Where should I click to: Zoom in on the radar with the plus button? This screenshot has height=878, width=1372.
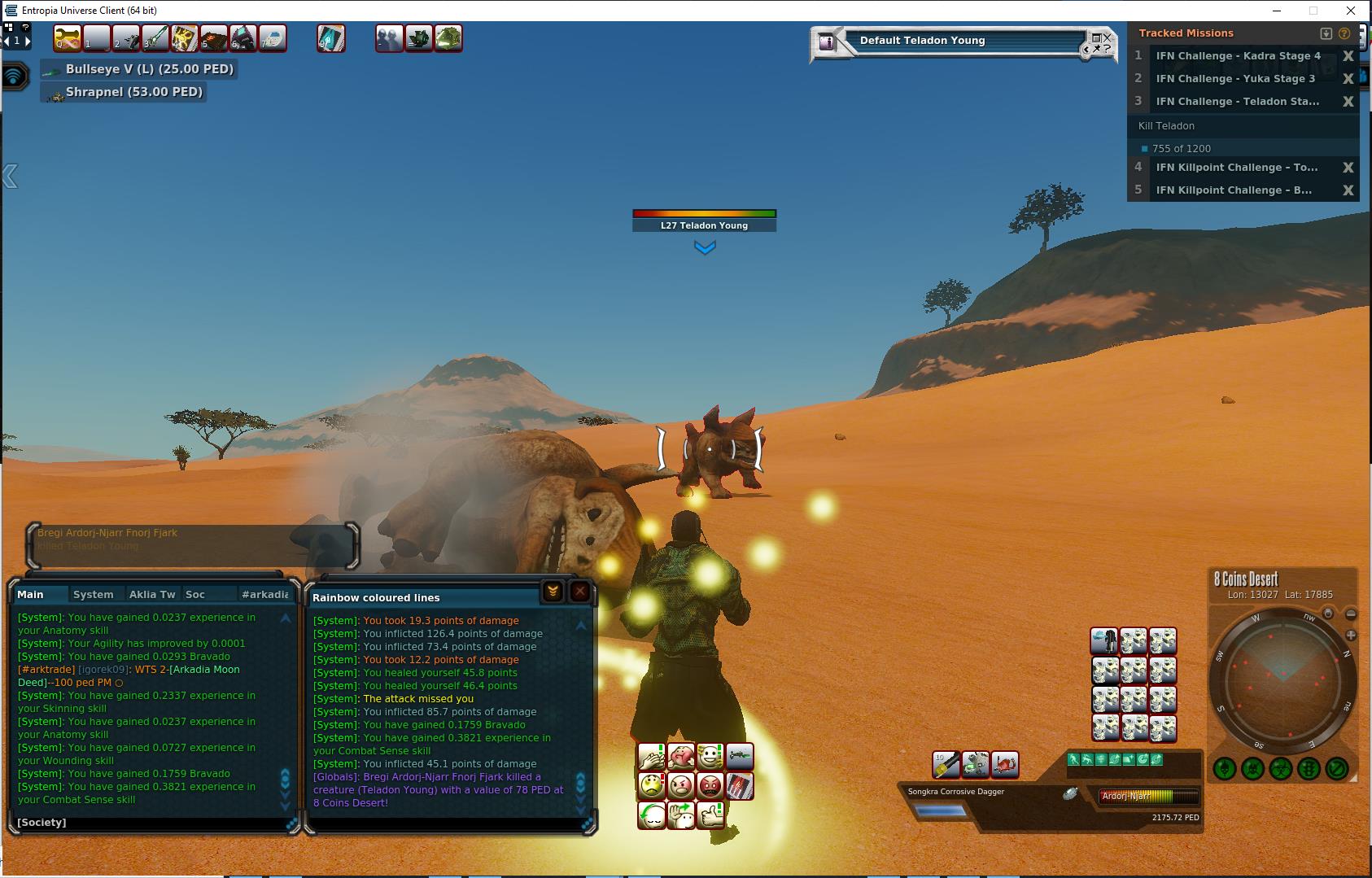pyautogui.click(x=1351, y=635)
